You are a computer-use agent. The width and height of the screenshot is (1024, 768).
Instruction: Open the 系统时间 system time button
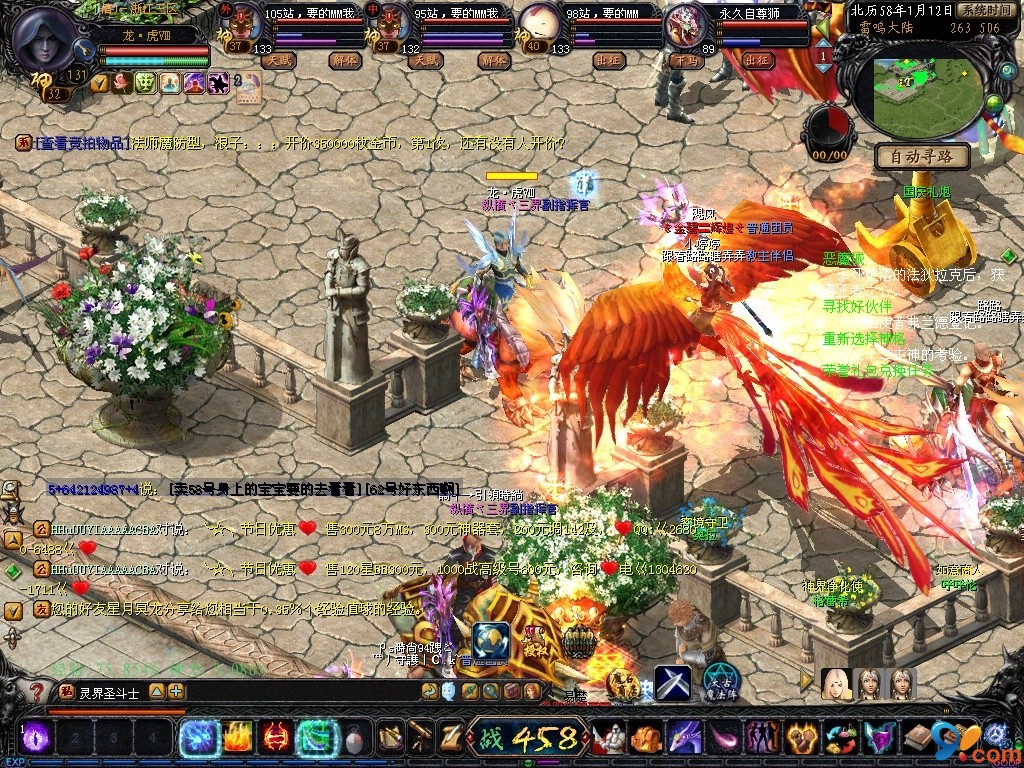985,9
